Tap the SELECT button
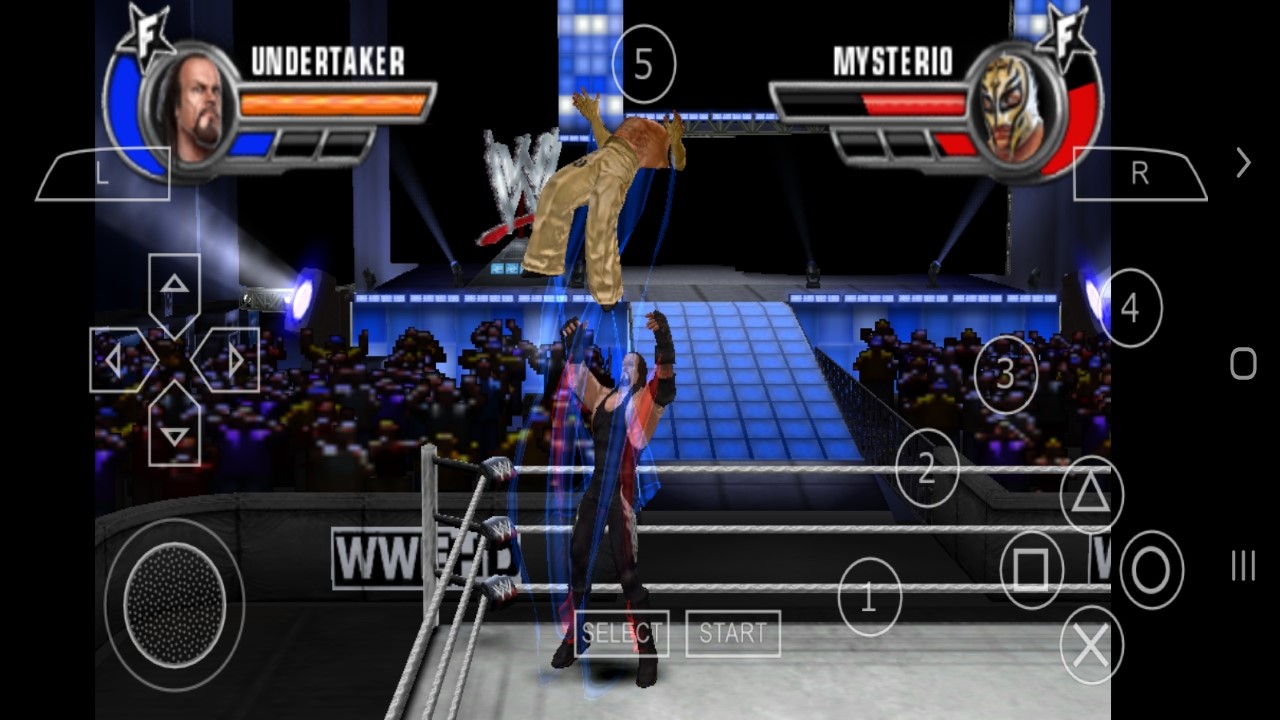Viewport: 1280px width, 720px height. pyautogui.click(x=622, y=633)
